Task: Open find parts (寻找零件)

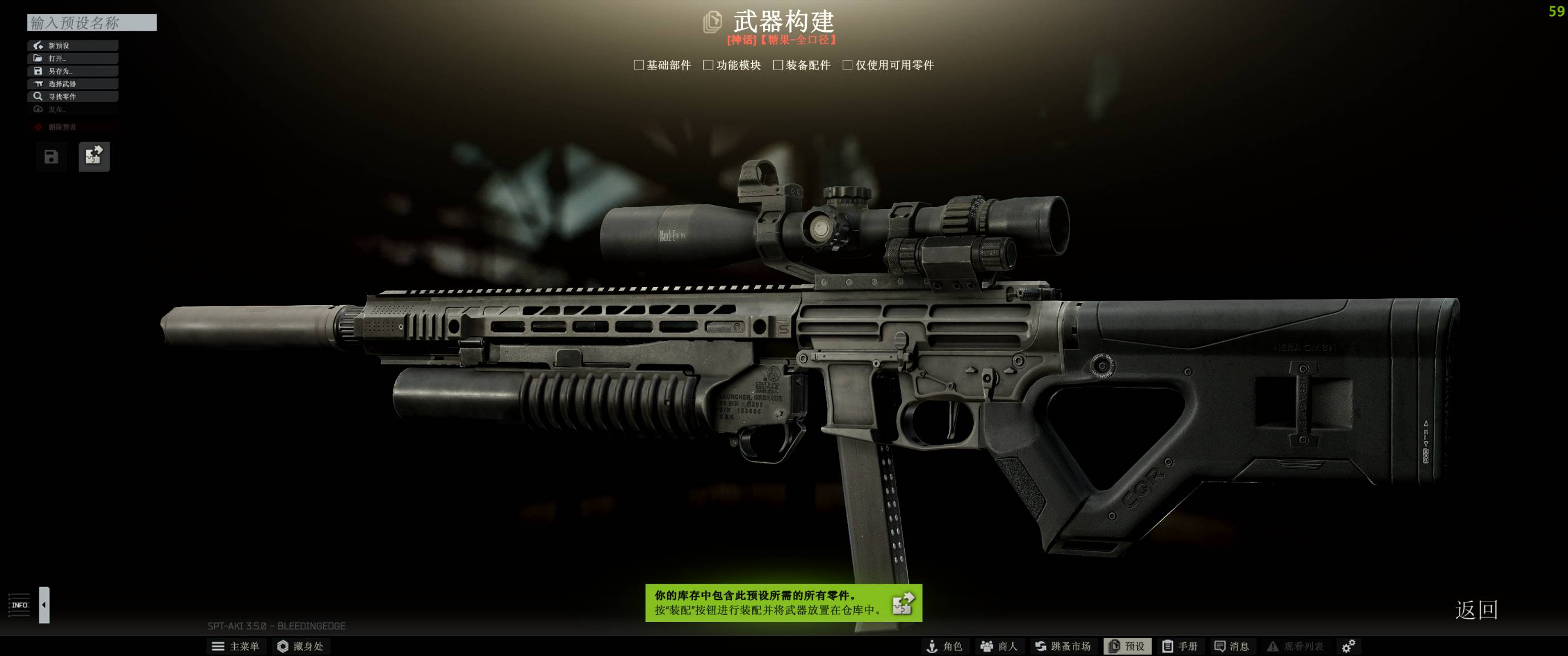Action: pyautogui.click(x=72, y=97)
